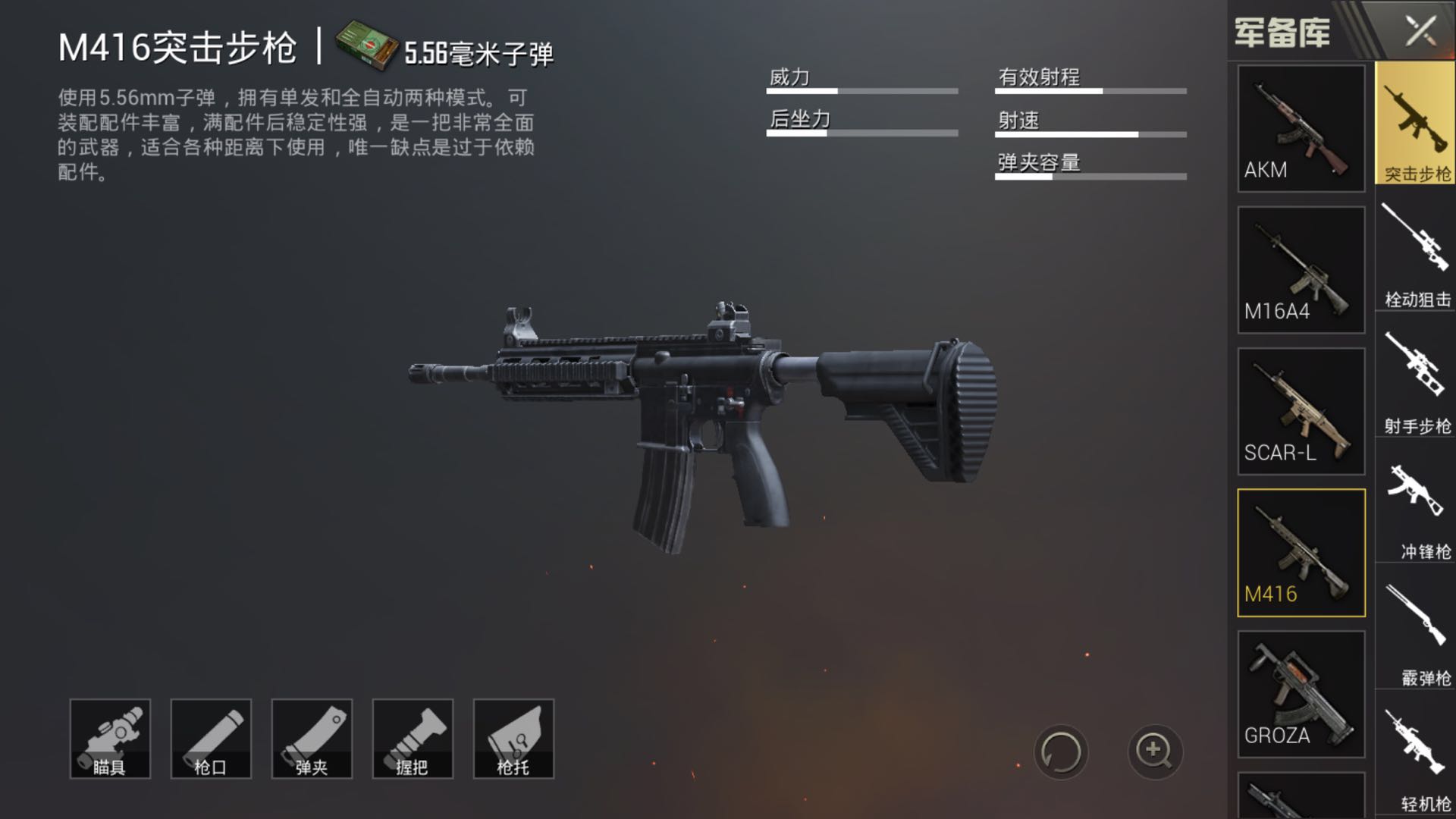Click the 5.56毫米子弹 ammo icon
This screenshot has height=819, width=1456.
(x=366, y=45)
